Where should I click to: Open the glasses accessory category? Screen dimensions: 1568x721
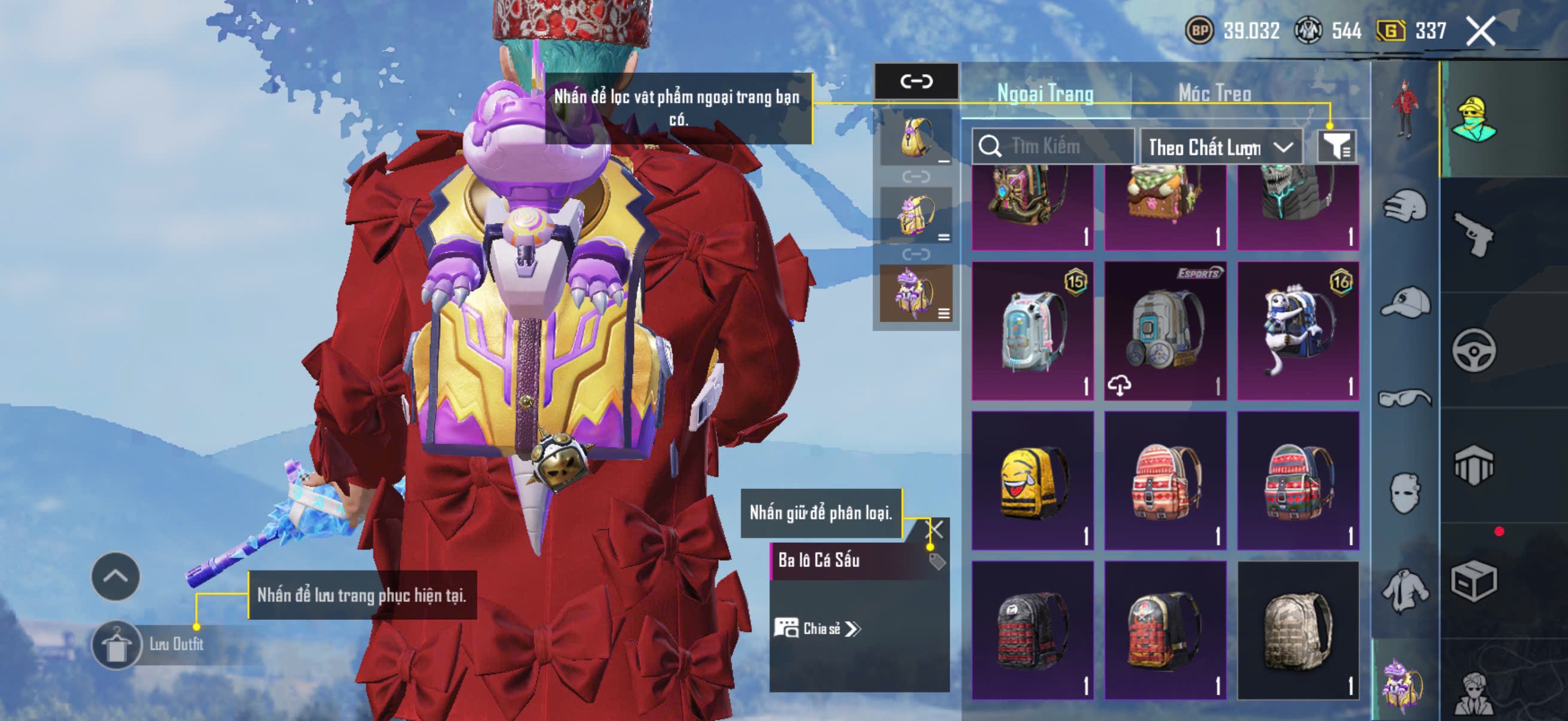(x=1405, y=399)
